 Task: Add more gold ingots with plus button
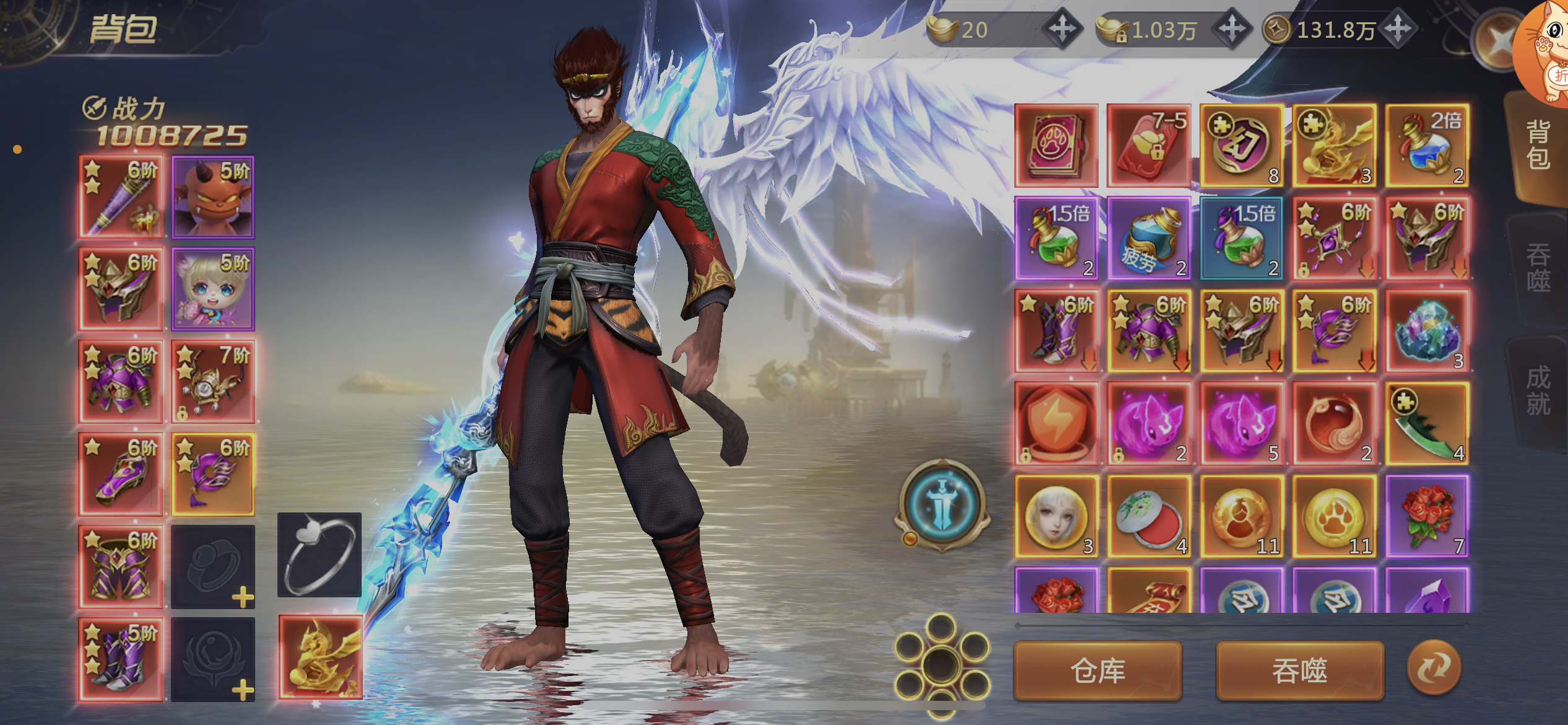click(x=1062, y=29)
